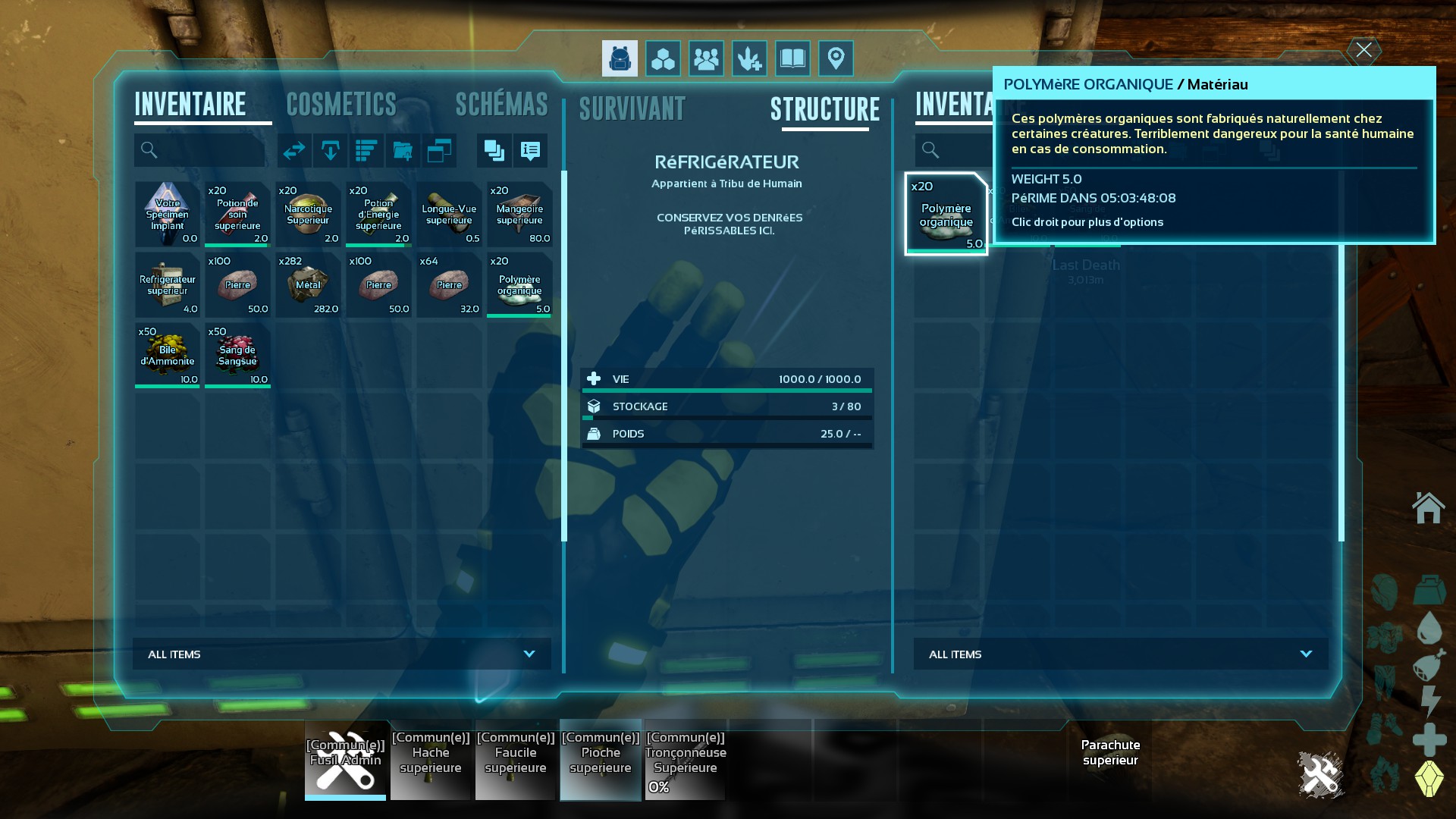
Task: Expand the refrigerator All Items filter
Action: coord(1121,654)
